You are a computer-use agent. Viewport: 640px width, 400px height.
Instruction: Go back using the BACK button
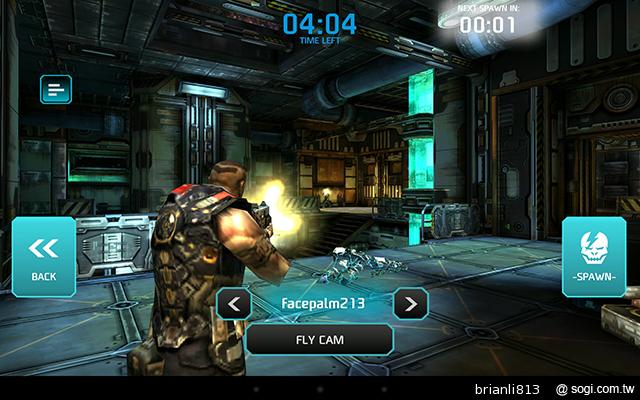coord(44,256)
